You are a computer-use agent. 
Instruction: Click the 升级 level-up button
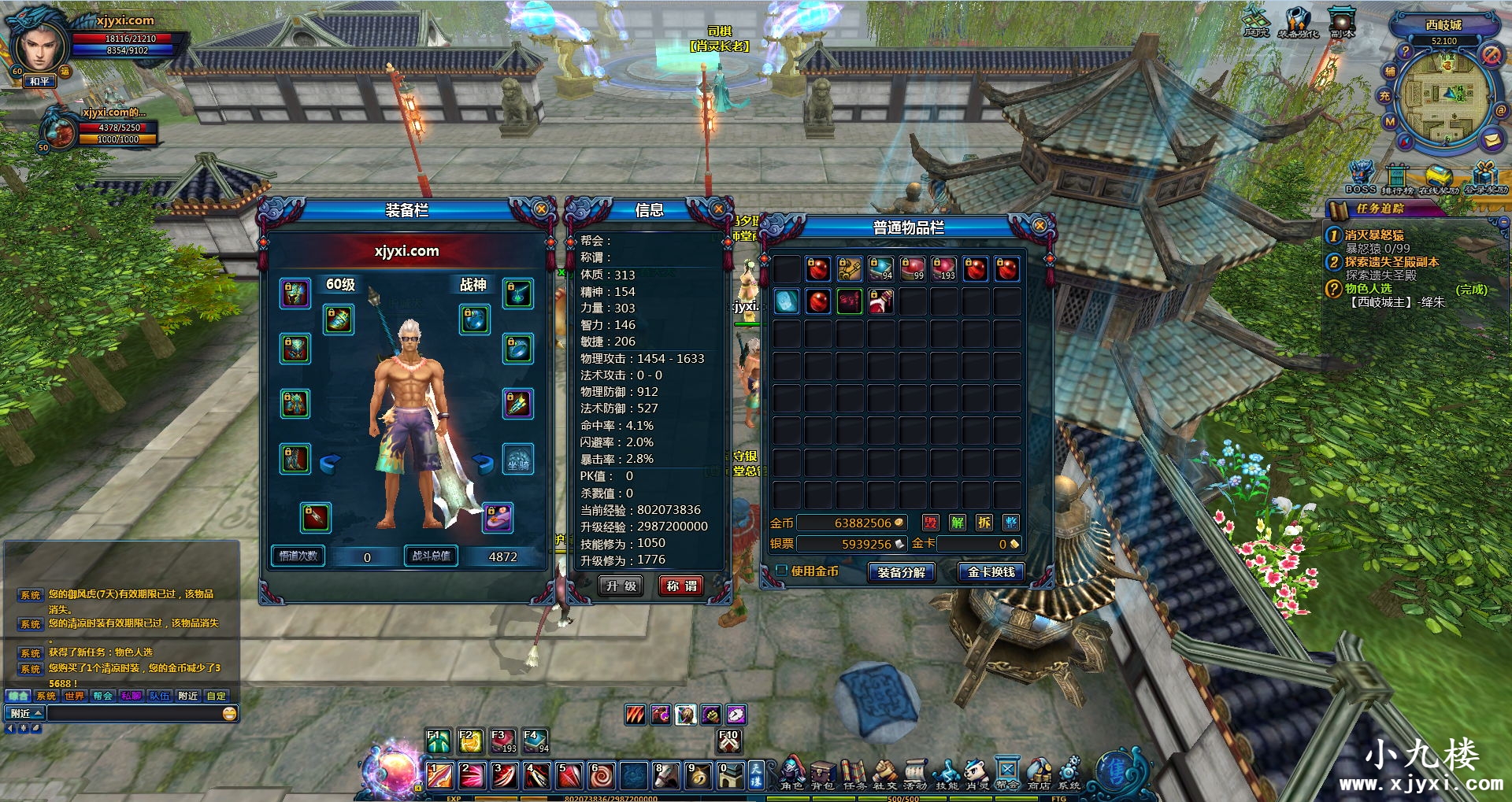pos(621,586)
